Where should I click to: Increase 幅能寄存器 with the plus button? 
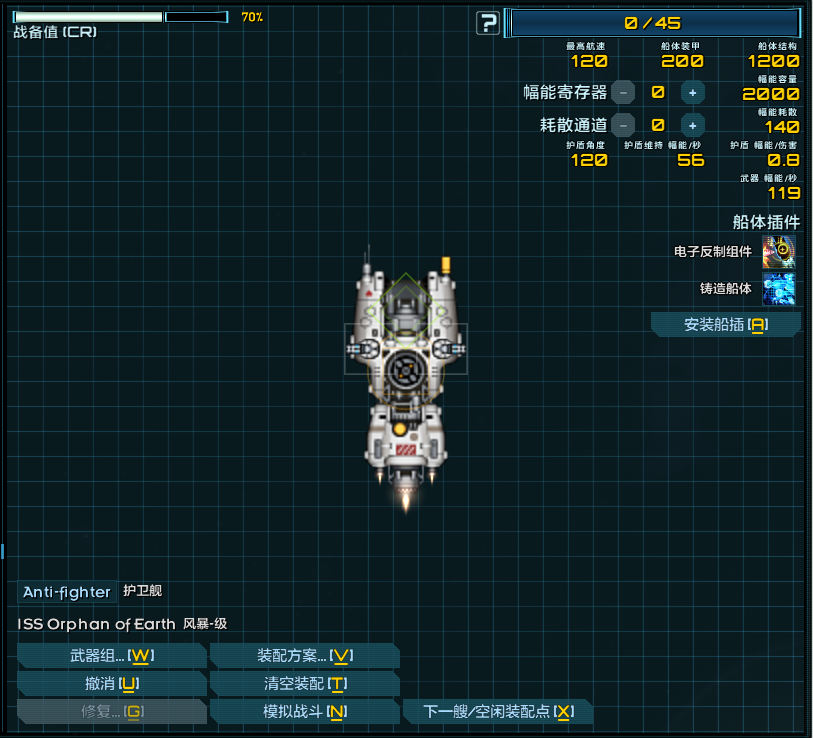[x=692, y=92]
